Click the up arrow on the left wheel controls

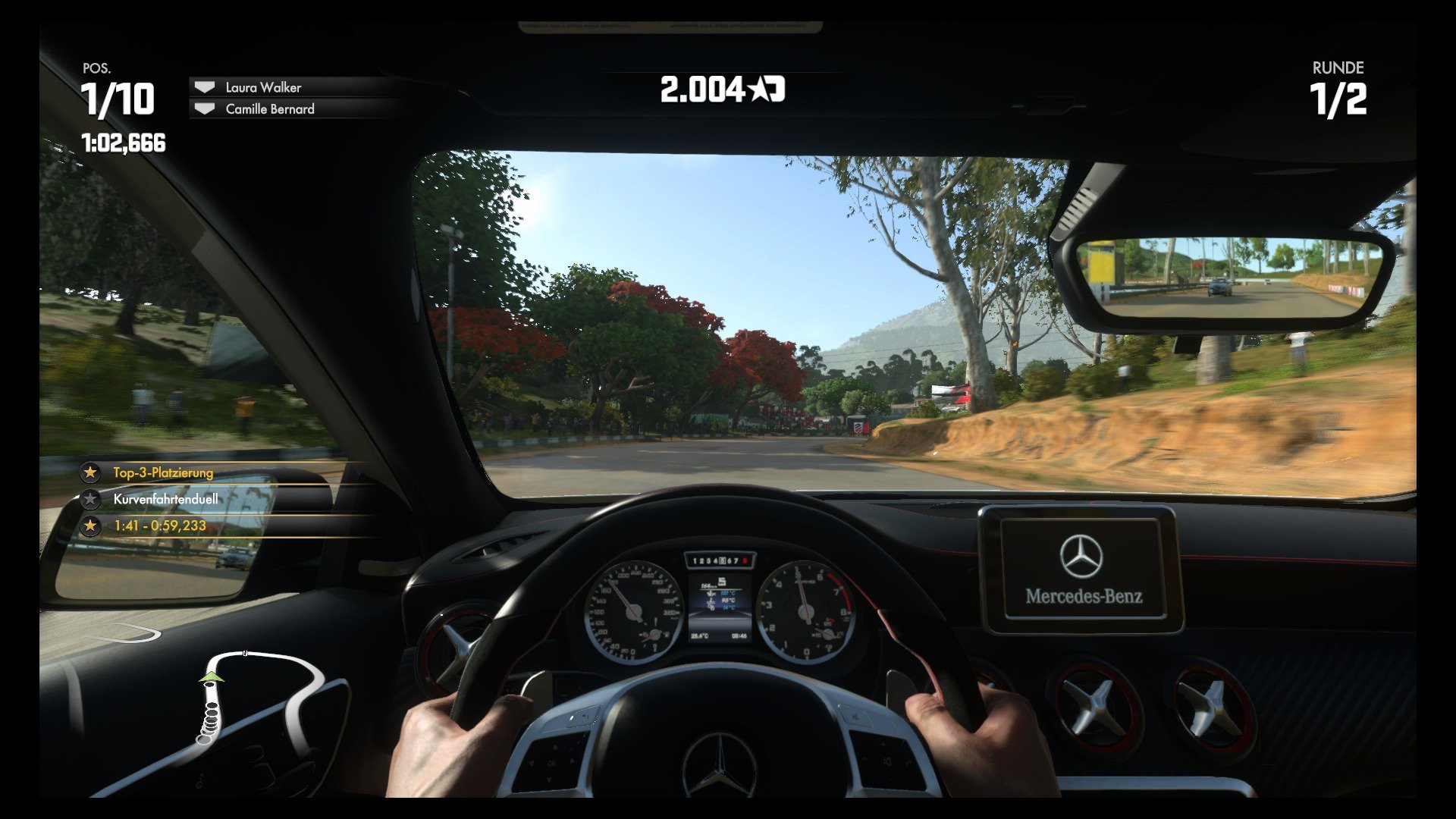[554, 746]
